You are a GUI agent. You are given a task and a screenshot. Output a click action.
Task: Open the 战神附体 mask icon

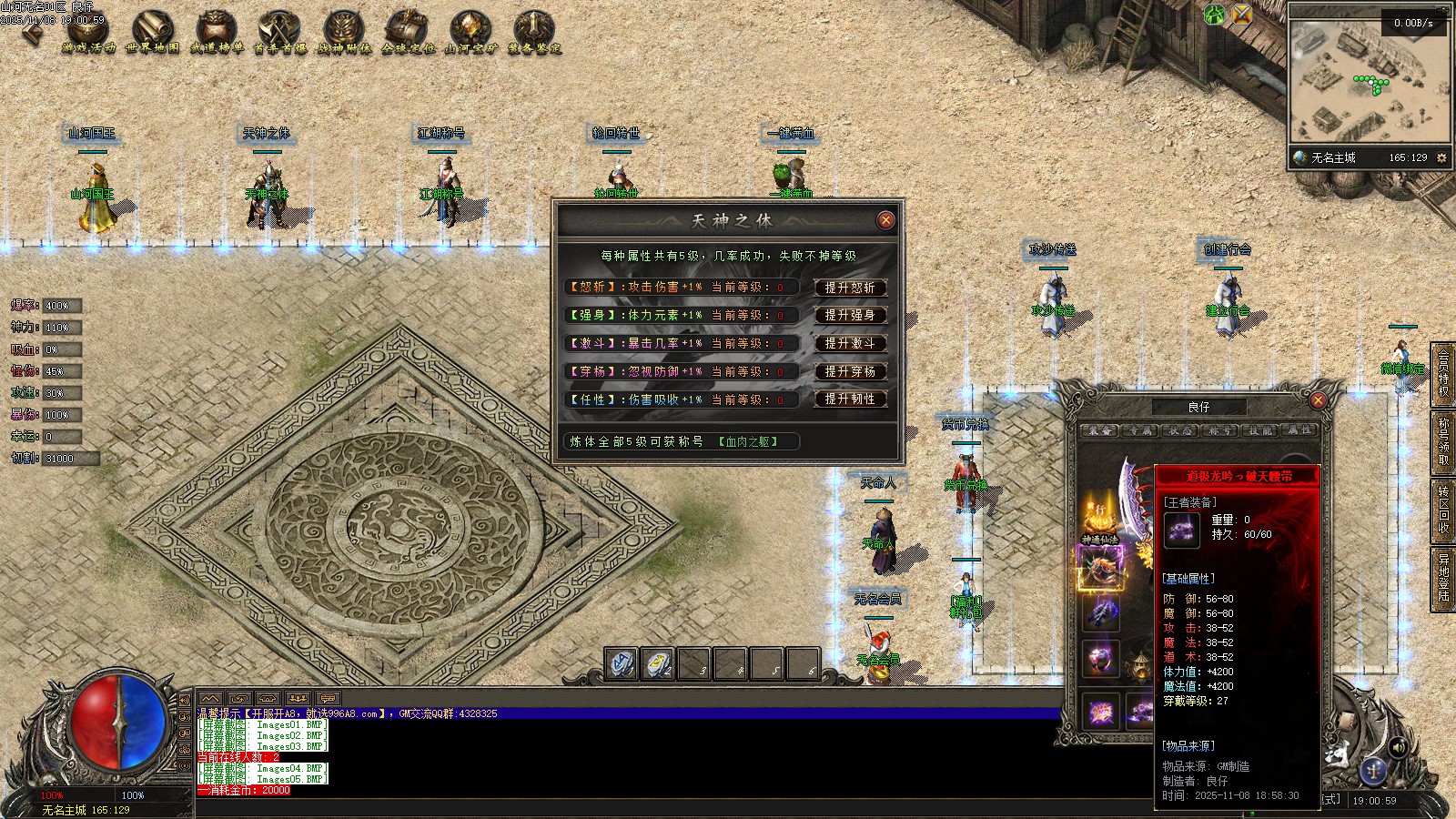(344, 32)
